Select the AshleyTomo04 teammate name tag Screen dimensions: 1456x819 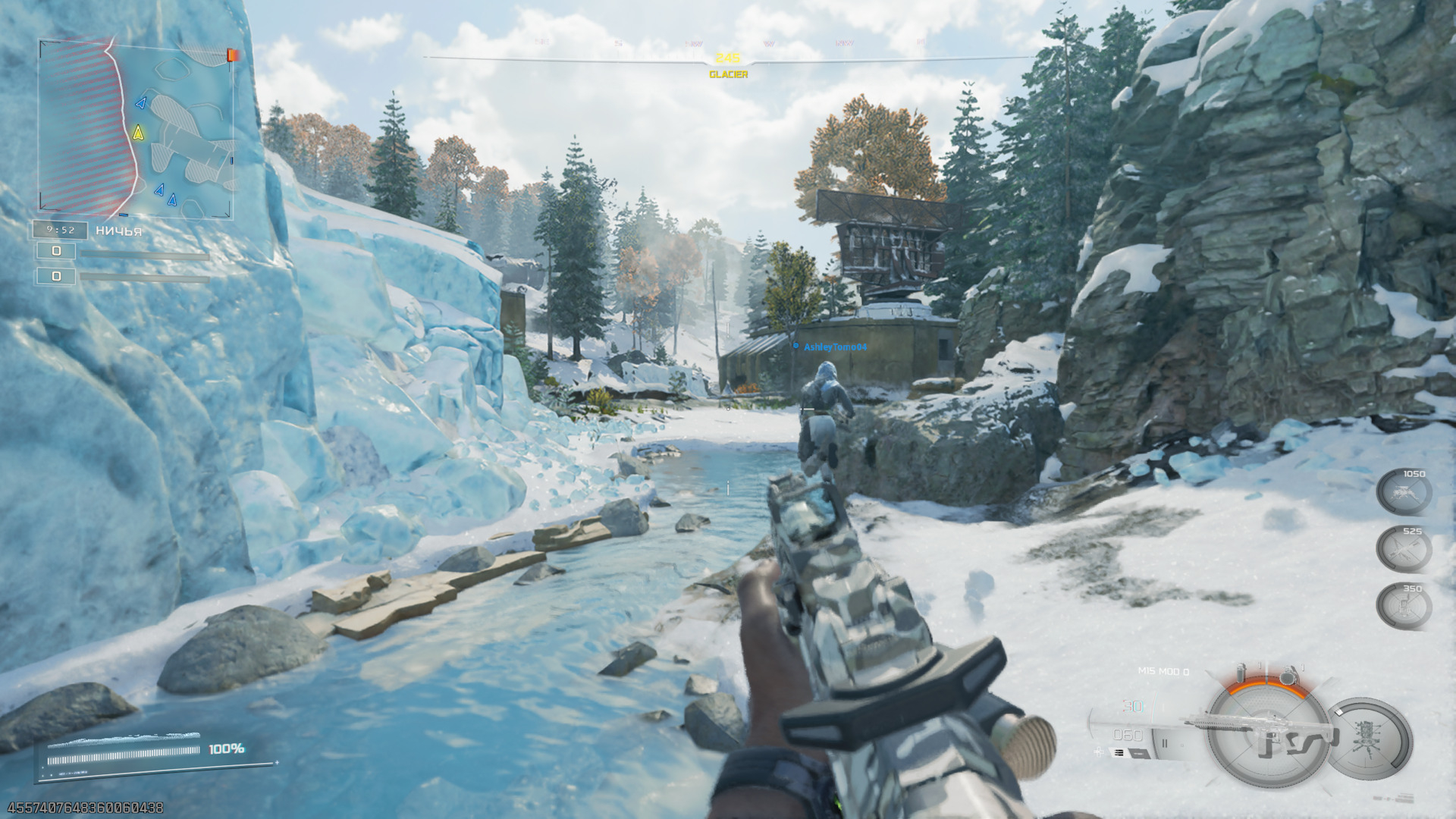click(834, 347)
